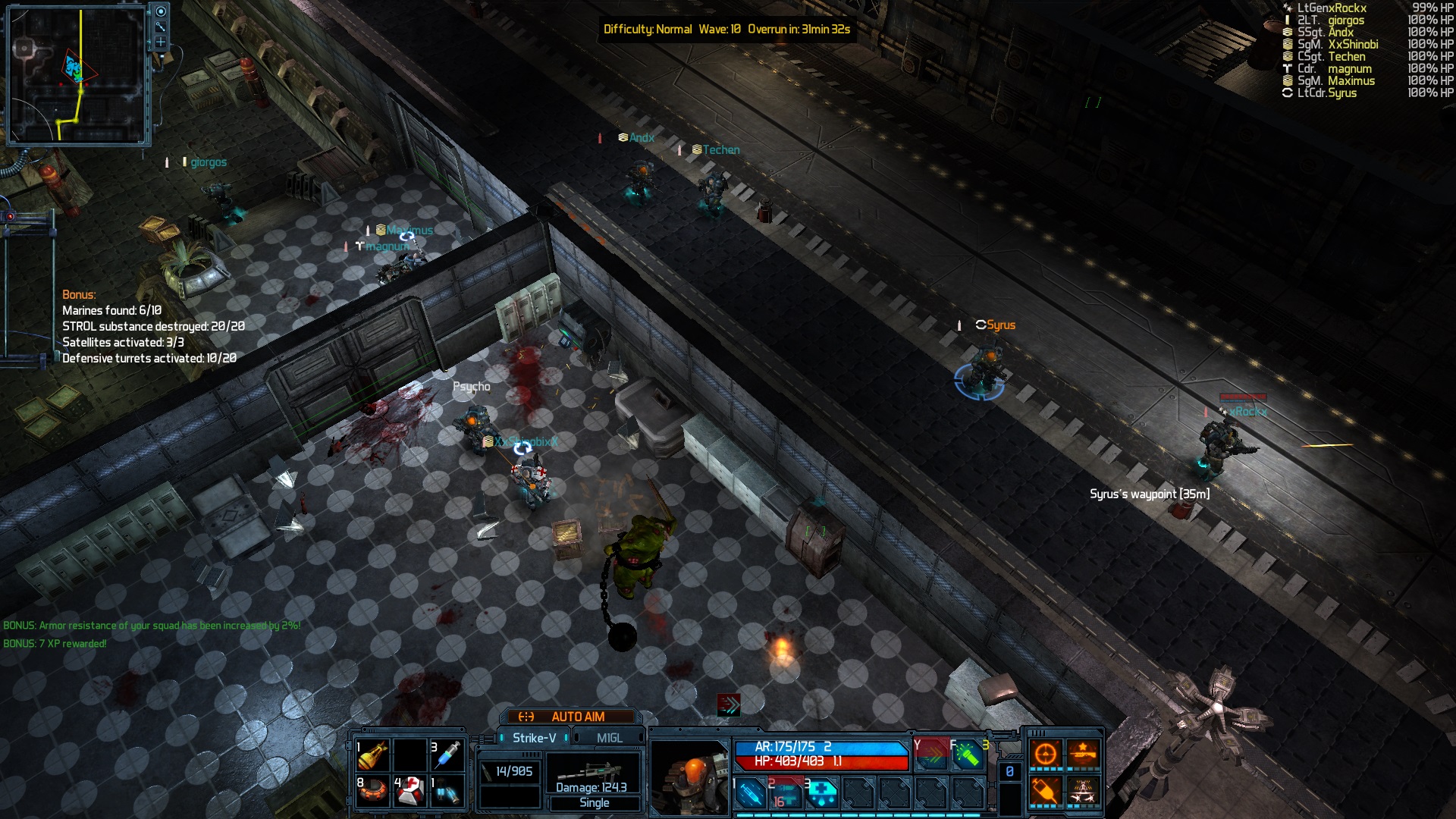This screenshot has height=819, width=1456.
Task: Select the yellow grenade item slot
Action: coord(372,755)
